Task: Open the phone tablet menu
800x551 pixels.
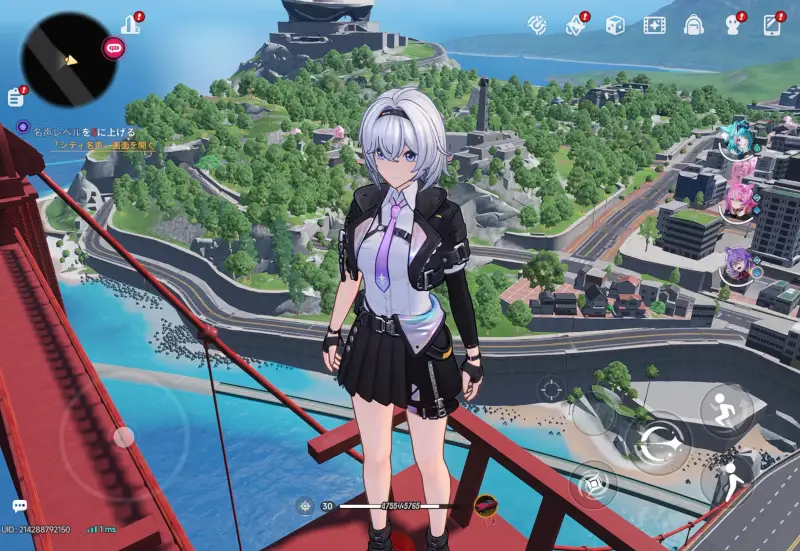Action: pos(772,24)
